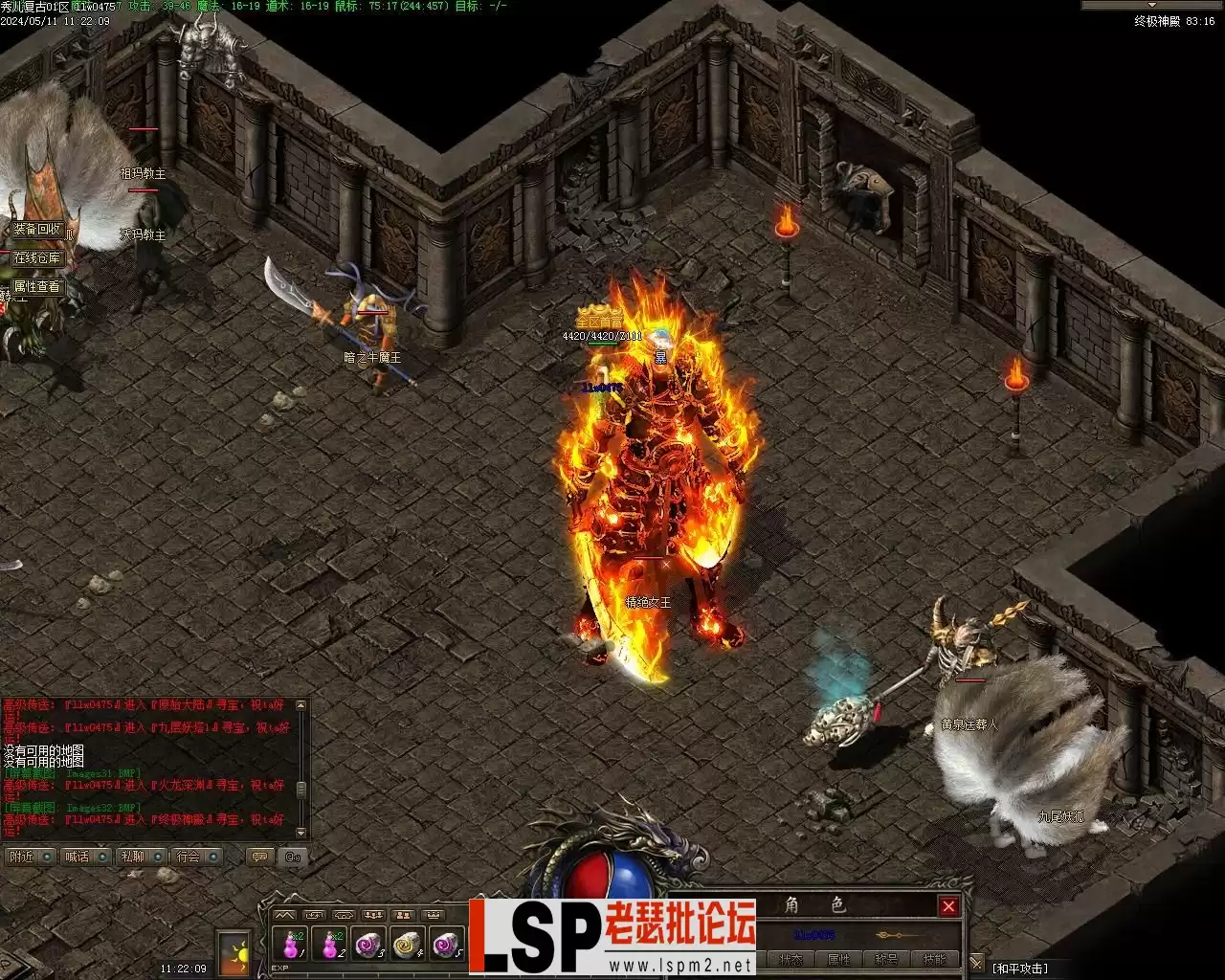
Task: Show the 技能 skills tab
Action: click(933, 960)
